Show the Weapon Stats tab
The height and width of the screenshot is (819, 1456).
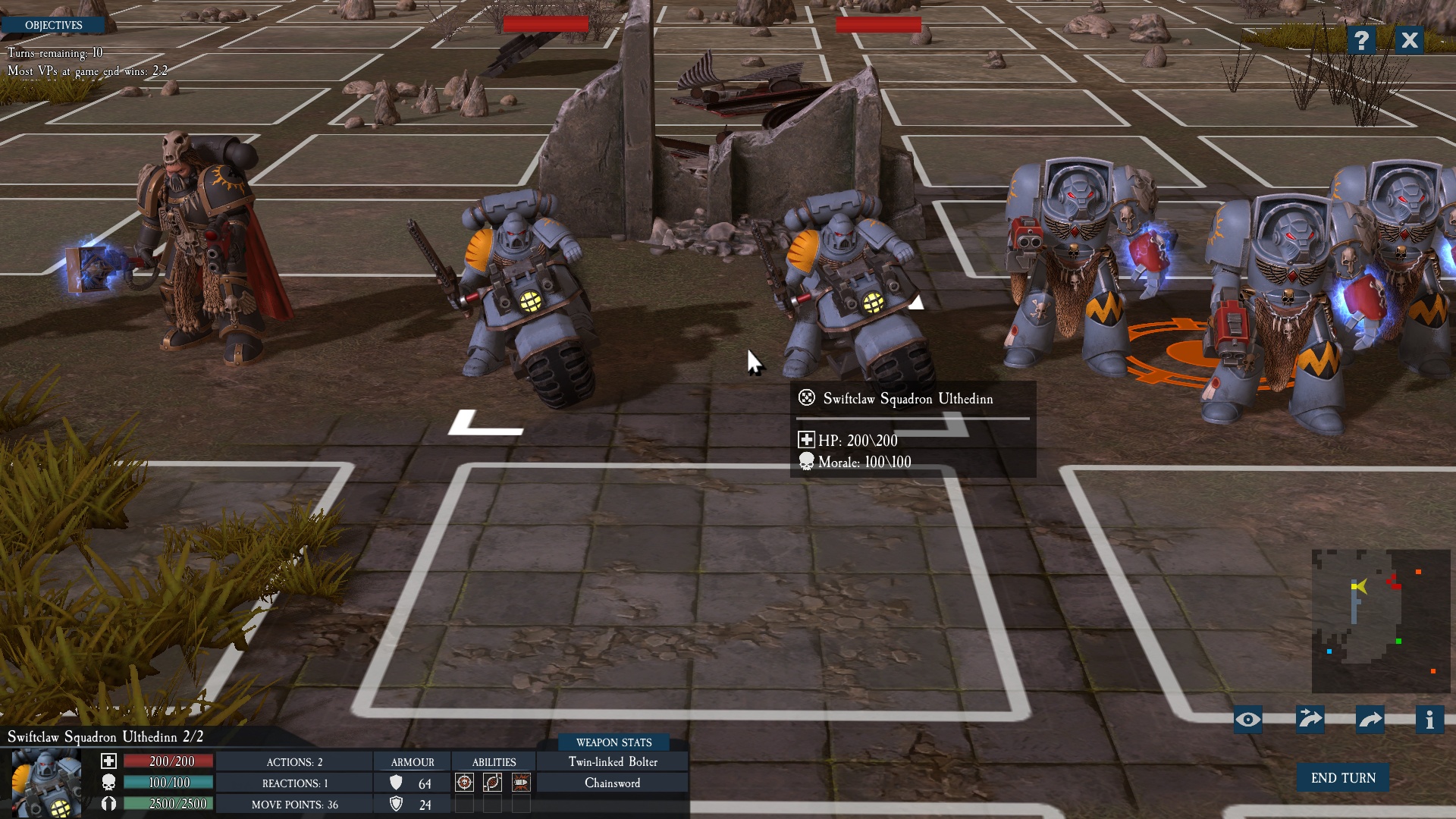click(613, 742)
